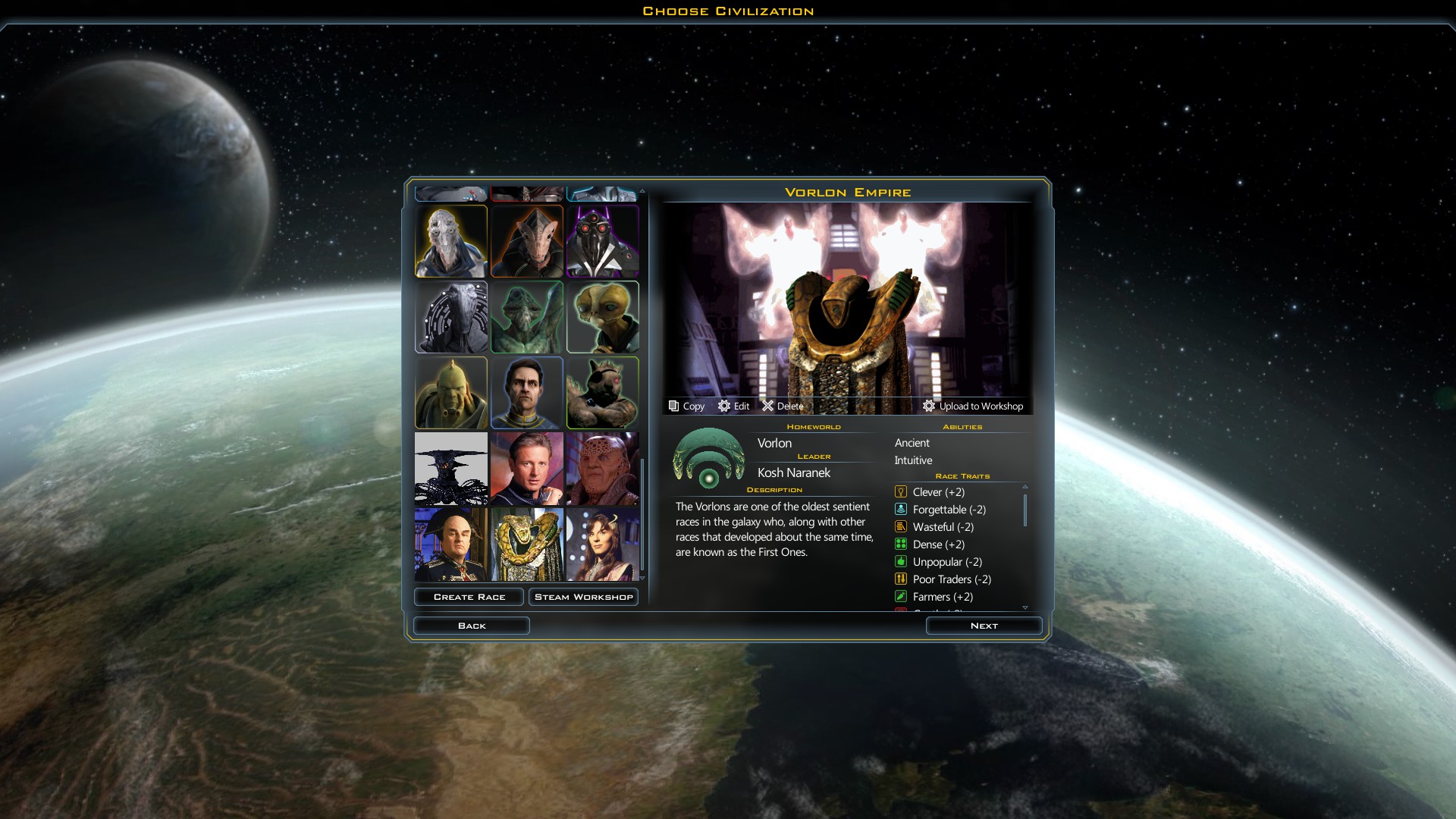Choose the blond human officer portrait
Viewport: 1456px width, 819px height.
coord(527,469)
